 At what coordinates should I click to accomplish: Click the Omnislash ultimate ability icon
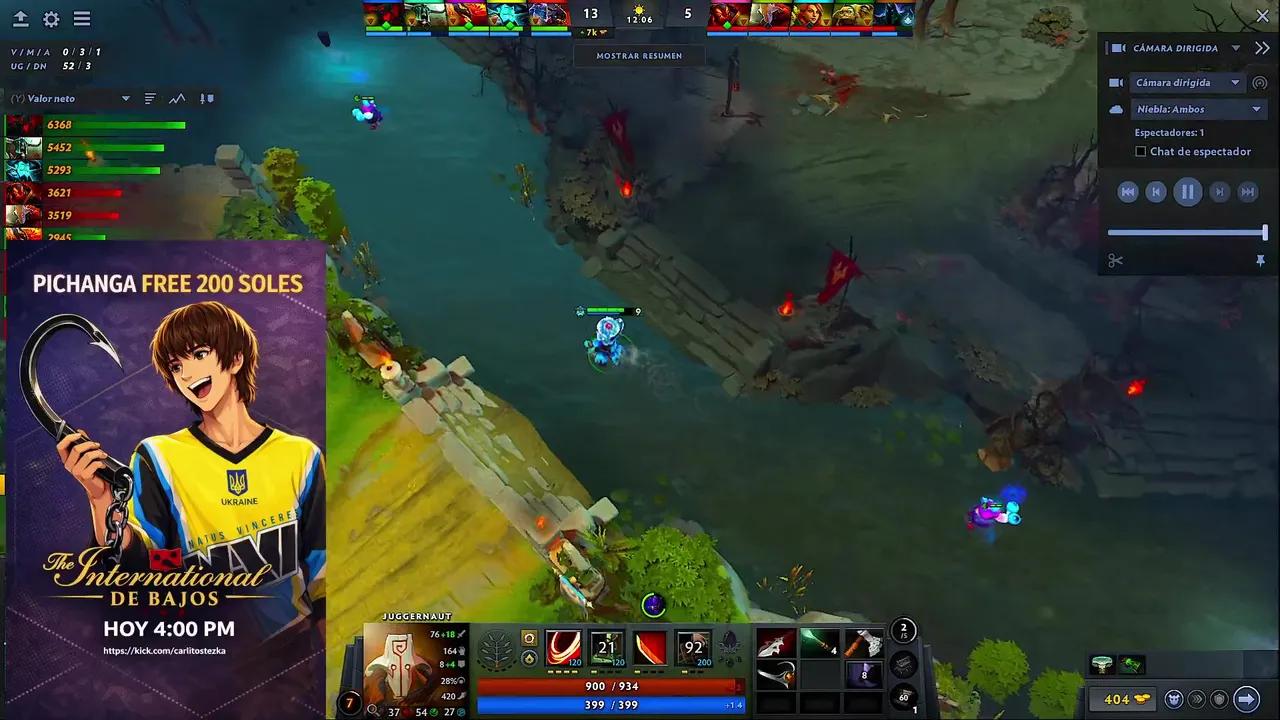point(692,648)
